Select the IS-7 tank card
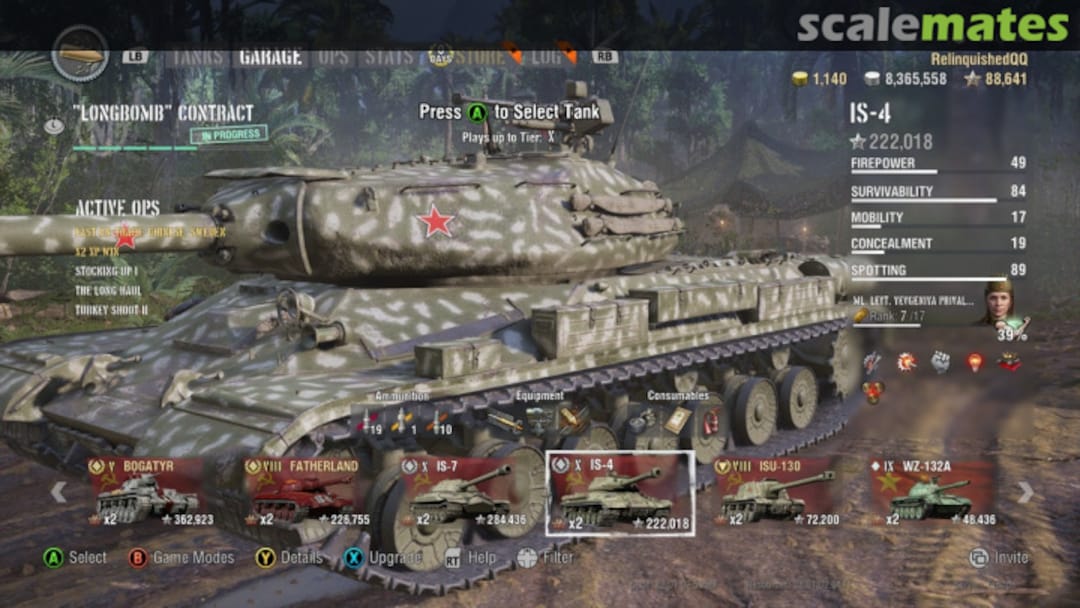This screenshot has height=608, width=1080. 463,492
